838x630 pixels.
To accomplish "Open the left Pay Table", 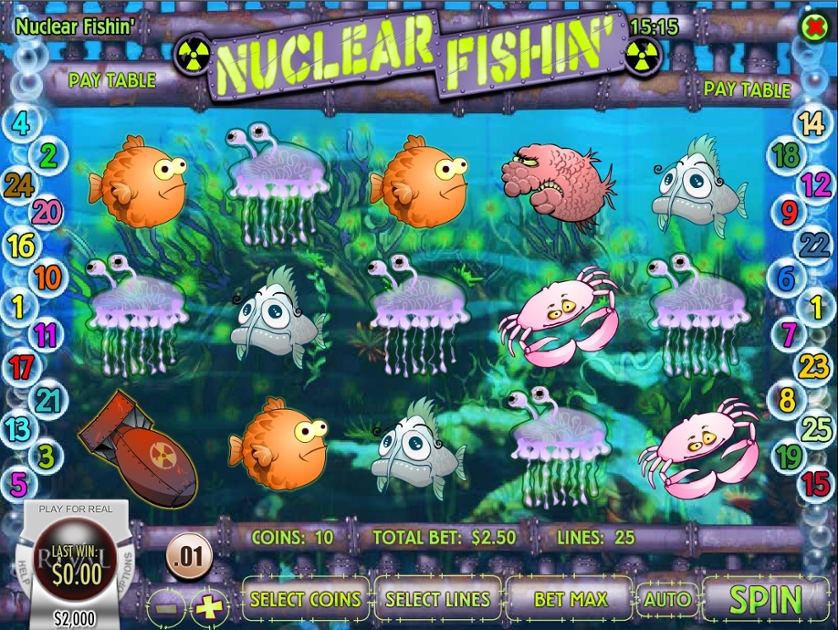I will pyautogui.click(x=112, y=79).
